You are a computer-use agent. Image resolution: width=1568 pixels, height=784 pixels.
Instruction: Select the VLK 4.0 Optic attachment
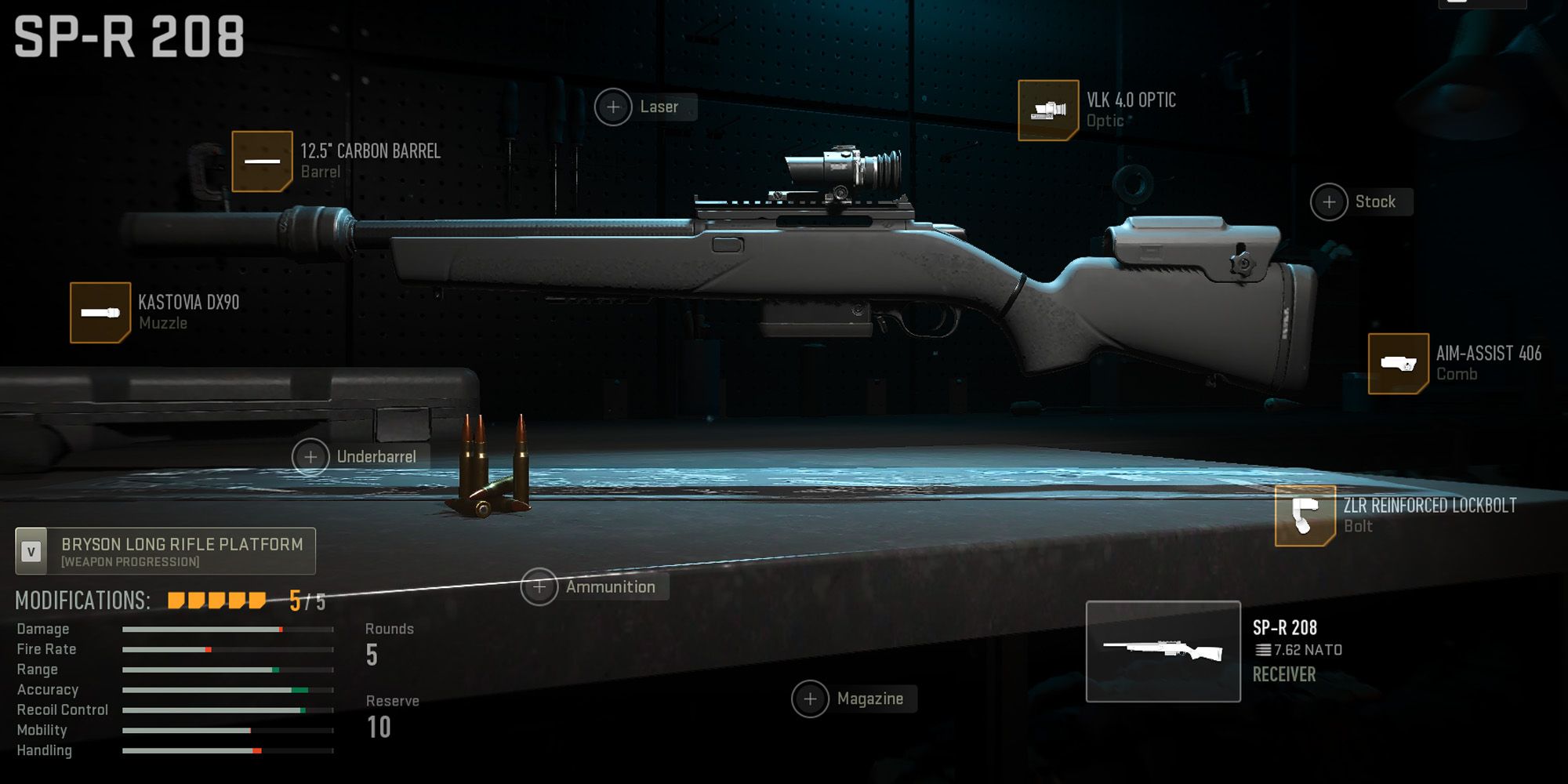[1048, 110]
